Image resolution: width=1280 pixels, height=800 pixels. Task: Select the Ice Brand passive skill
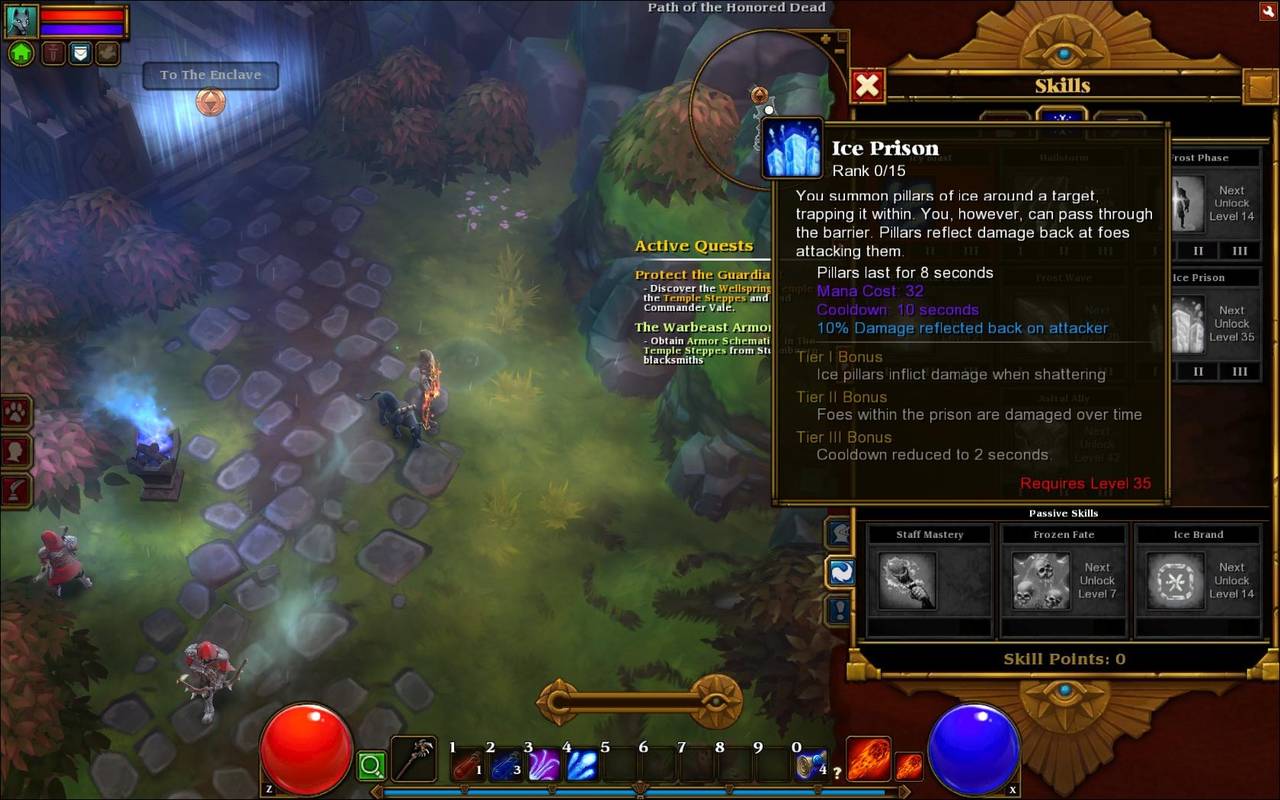pyautogui.click(x=1175, y=580)
